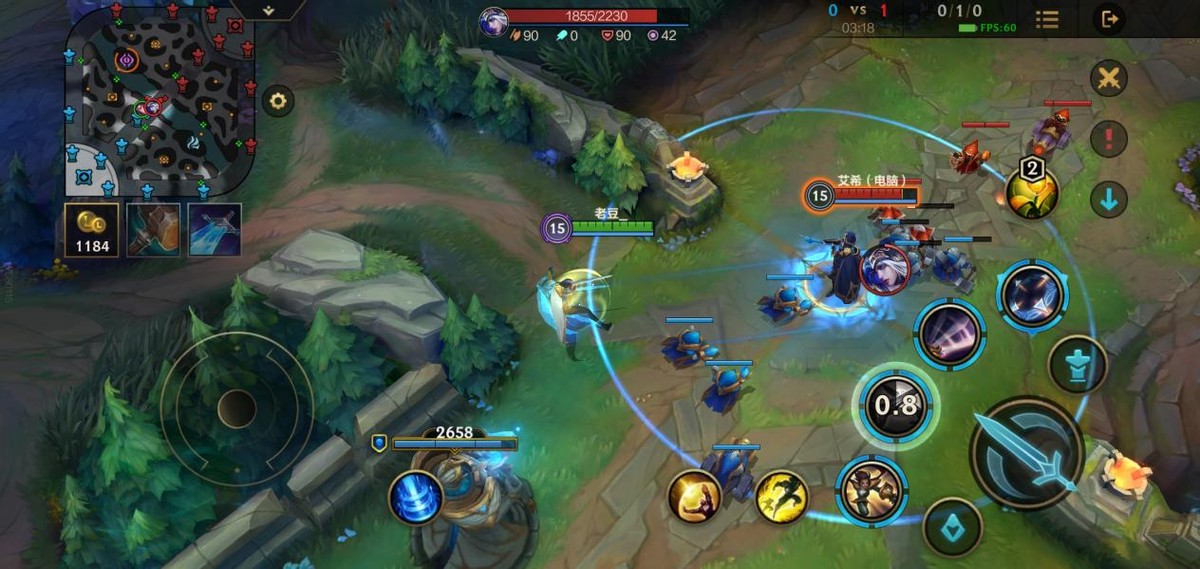Cast the ability showing 0.8 cooldown
The image size is (1200, 569).
click(x=895, y=405)
